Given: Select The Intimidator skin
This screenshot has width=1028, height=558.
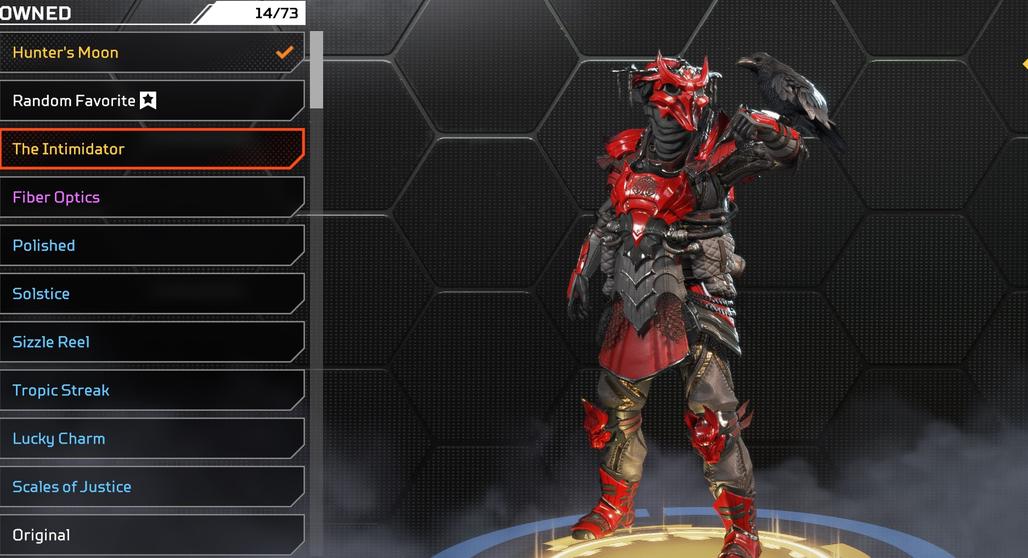Looking at the screenshot, I should tap(150, 149).
